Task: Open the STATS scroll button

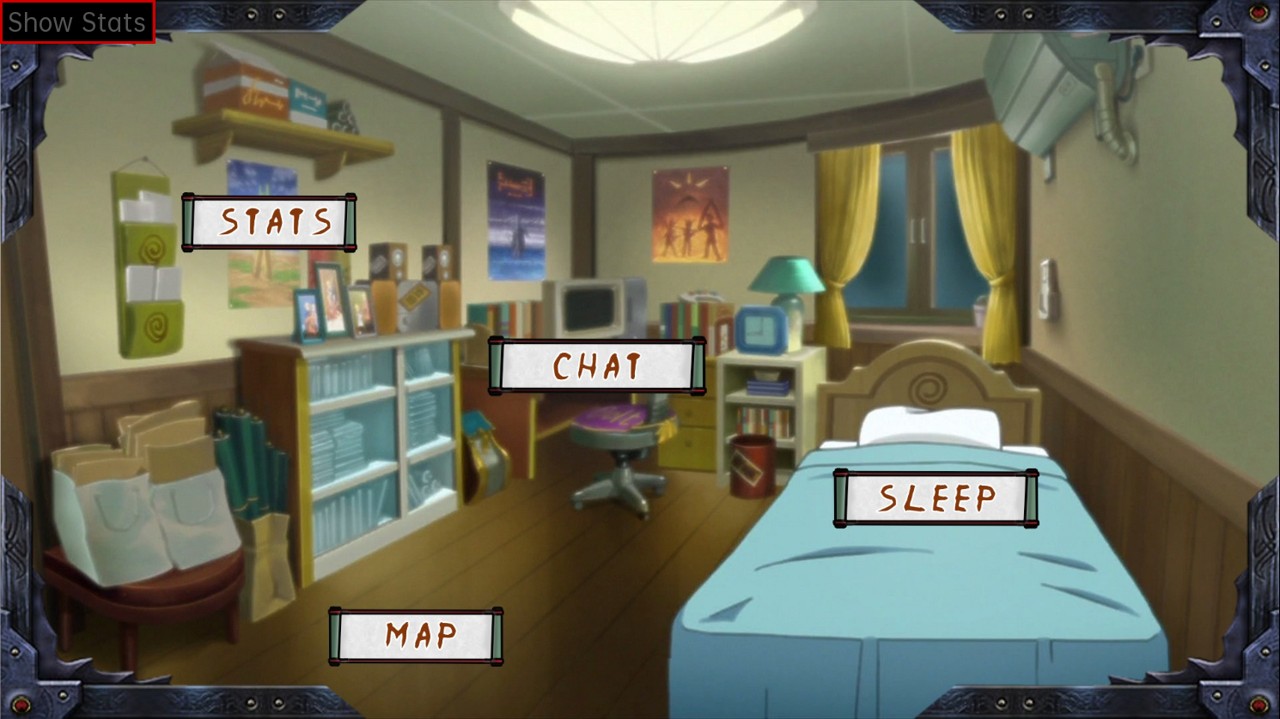Action: click(x=270, y=222)
